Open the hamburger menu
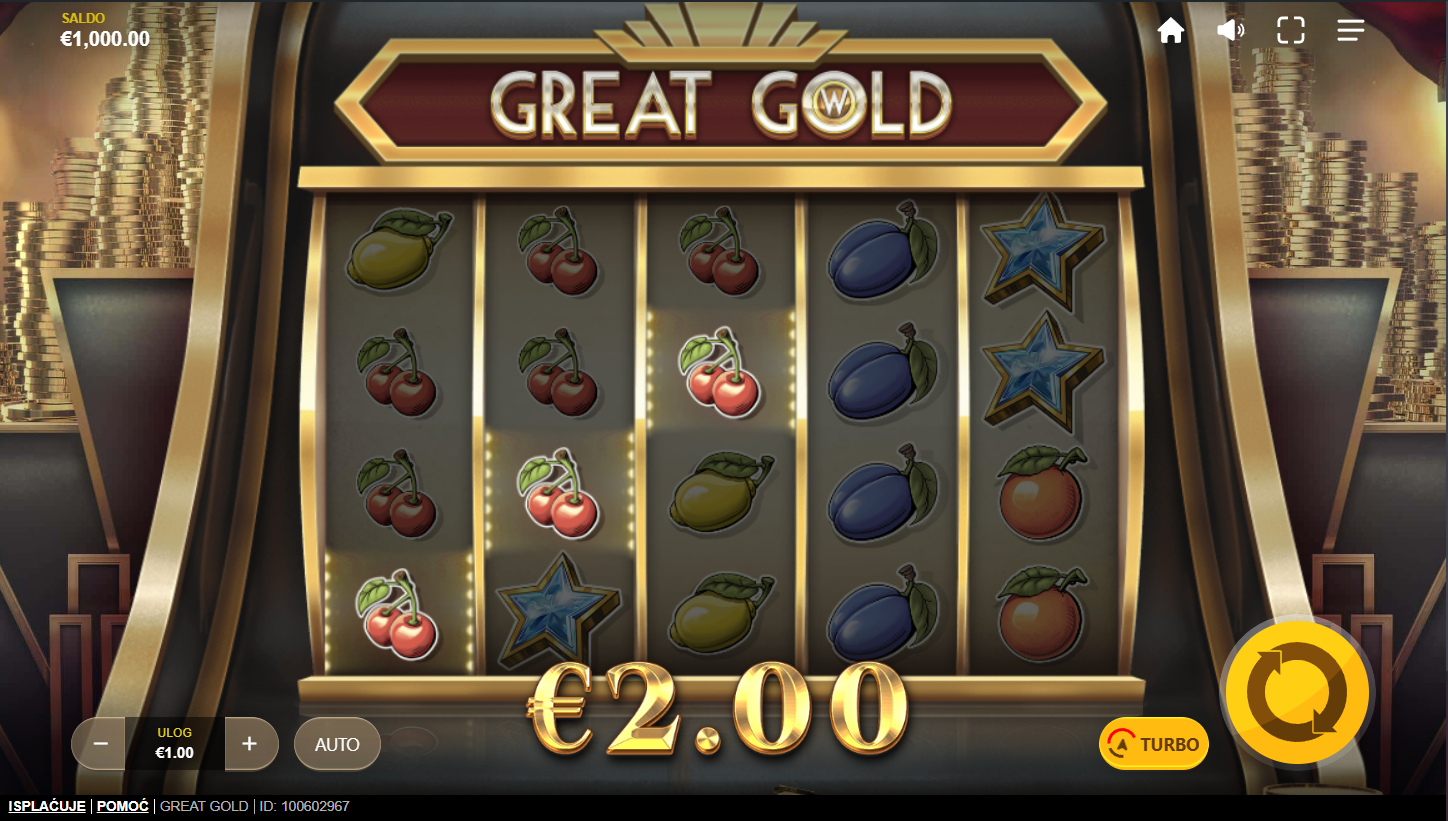 coord(1350,31)
